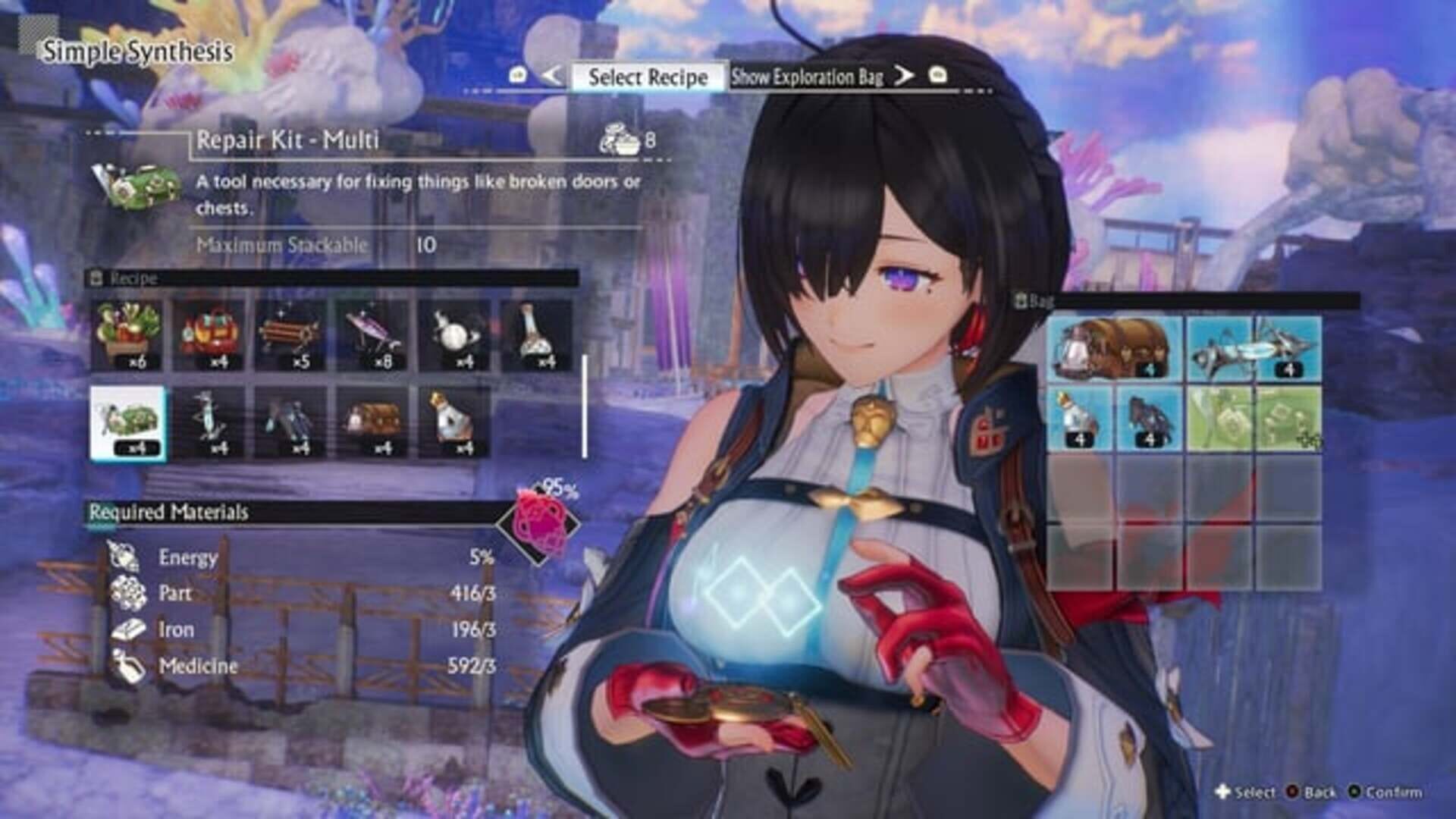Open the Show Exploration Bag view
Screen dimensions: 1456x819
pyautogui.click(x=808, y=77)
